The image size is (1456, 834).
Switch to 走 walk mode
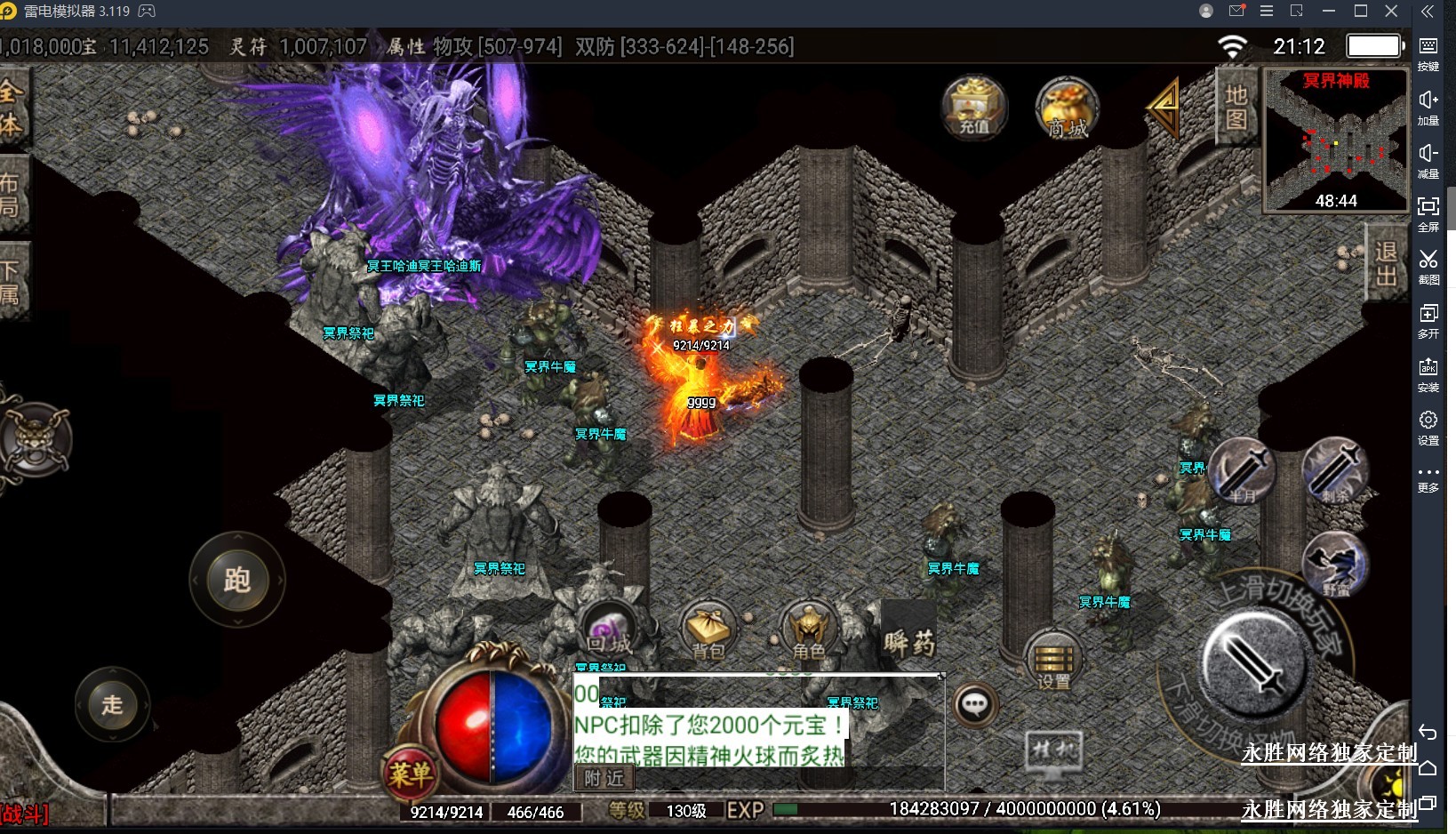point(113,705)
